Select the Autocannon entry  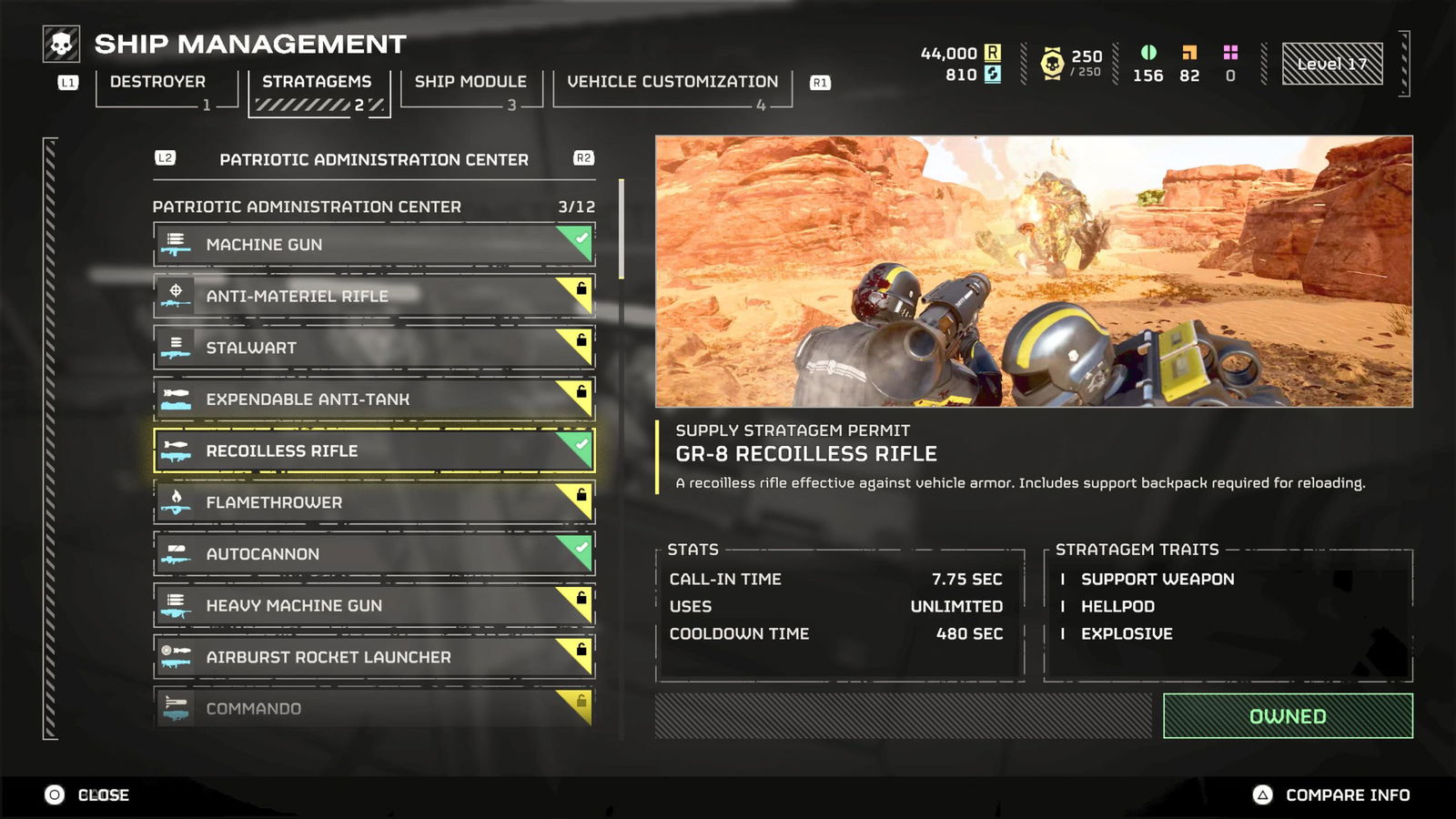click(374, 554)
